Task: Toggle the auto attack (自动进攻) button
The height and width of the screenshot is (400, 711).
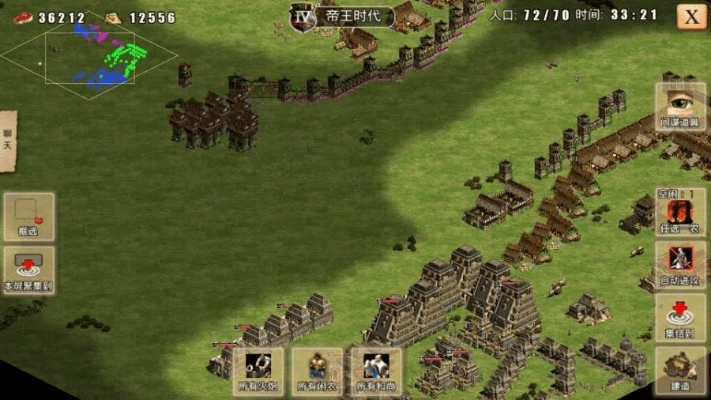Action: coord(680,265)
